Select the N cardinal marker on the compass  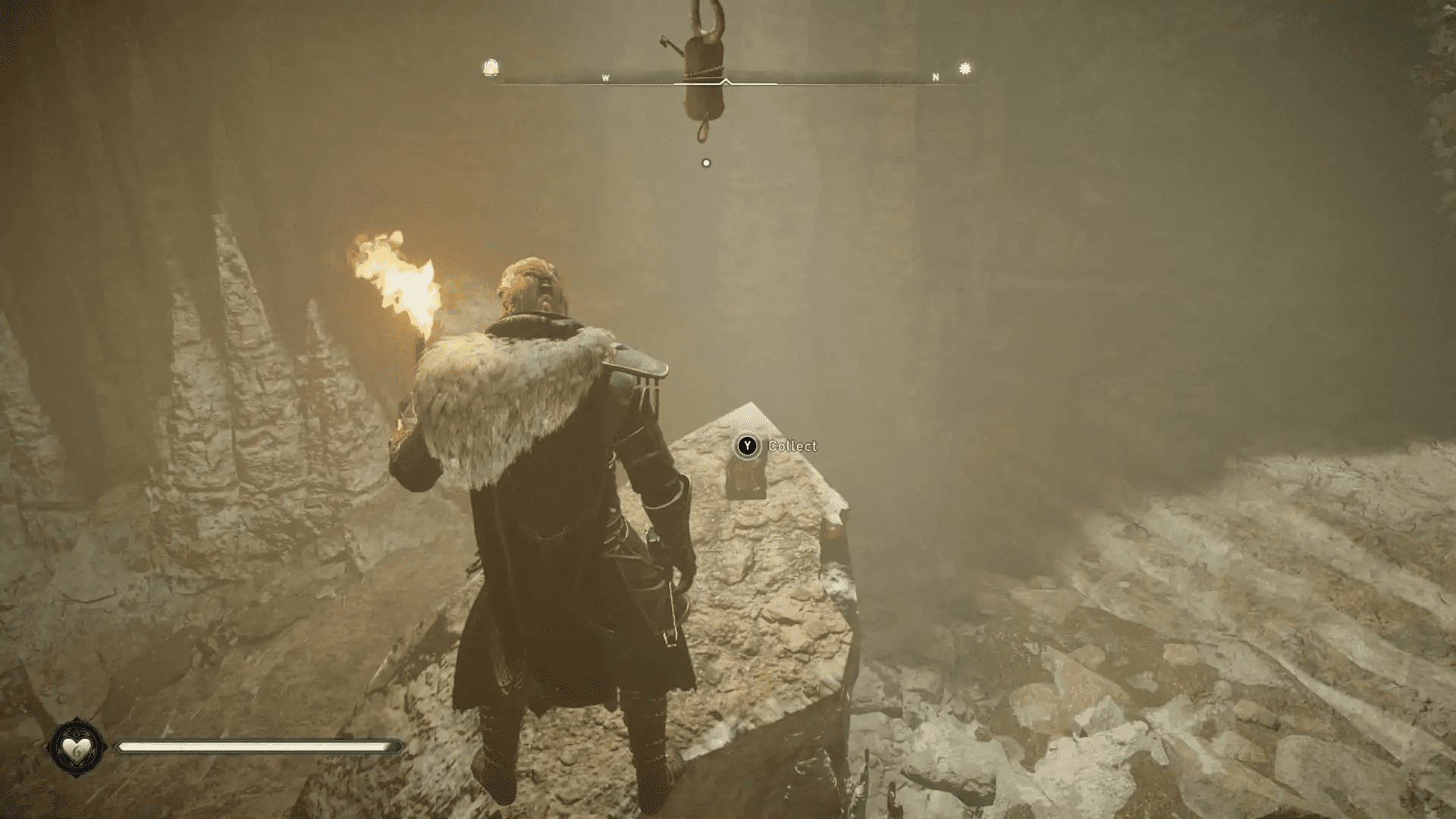tap(935, 77)
